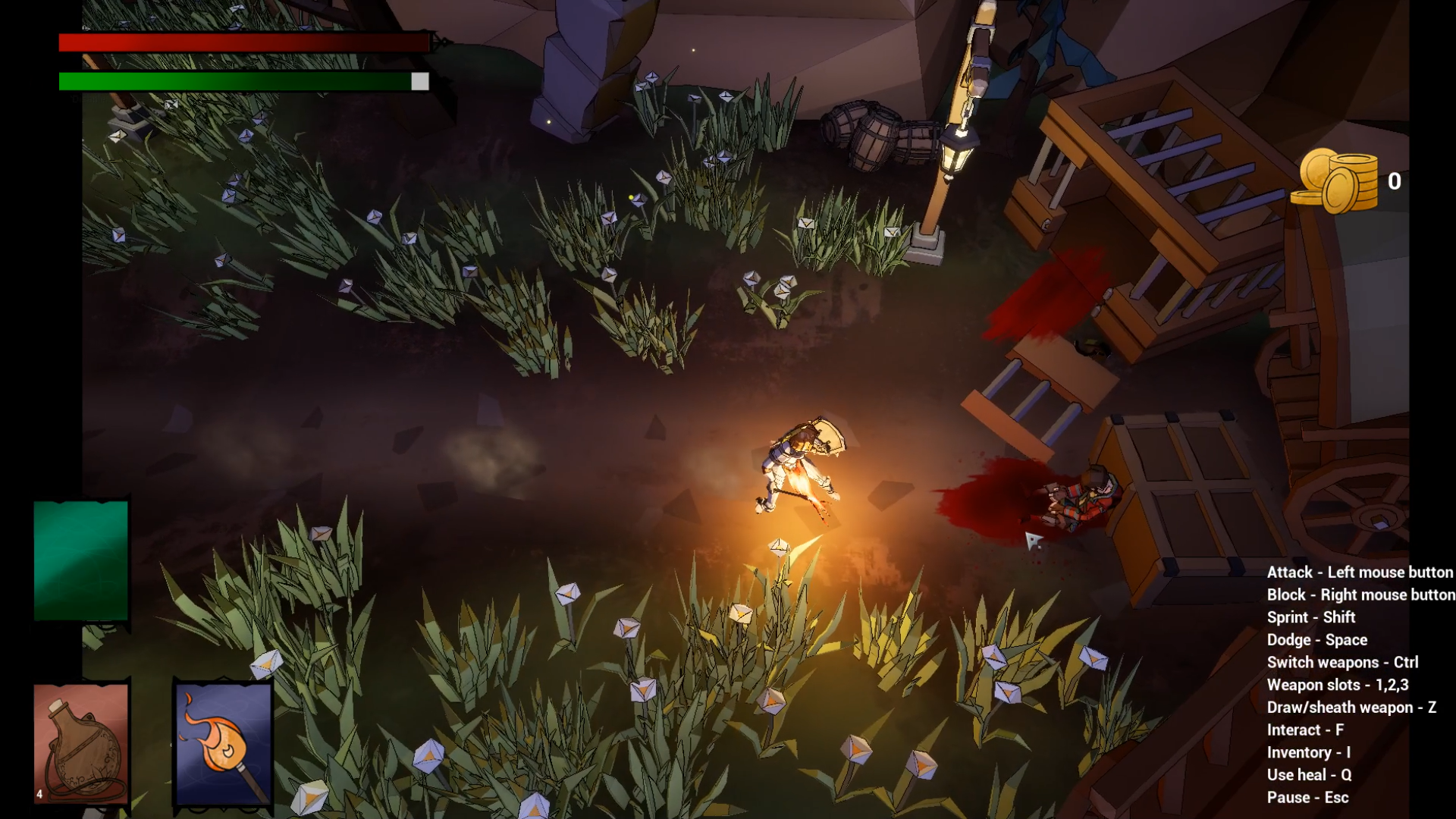This screenshot has width=1456, height=819.
Task: Click the green banner slot
Action: (81, 560)
